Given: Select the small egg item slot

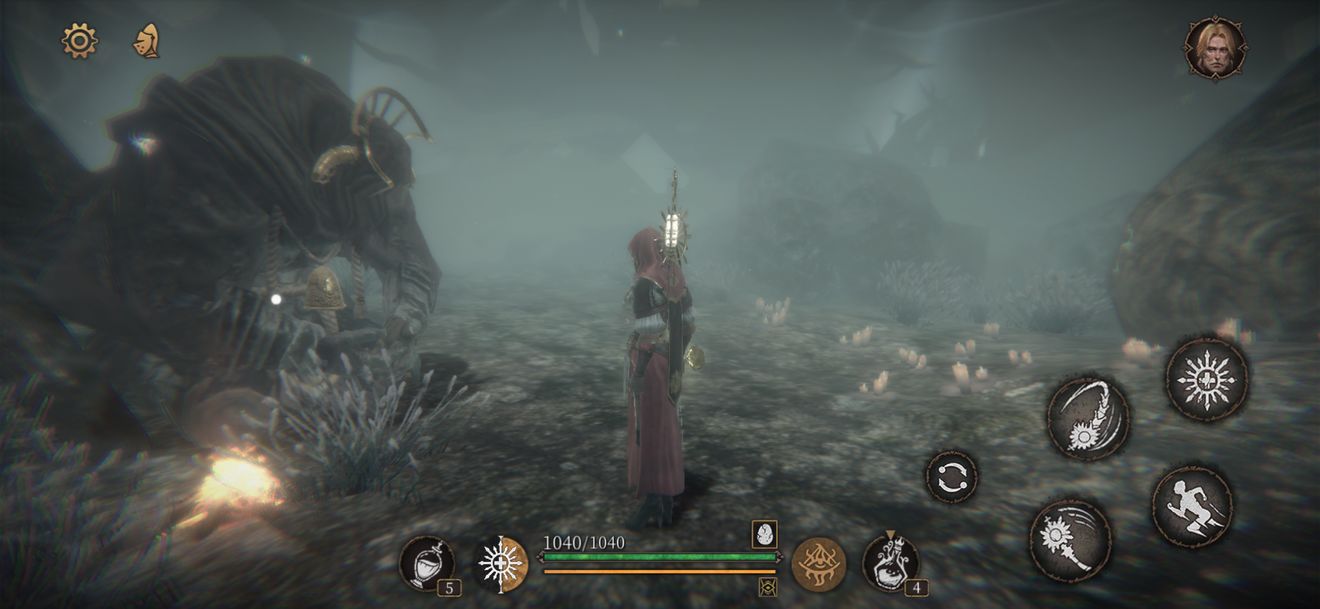Looking at the screenshot, I should click(x=764, y=534).
